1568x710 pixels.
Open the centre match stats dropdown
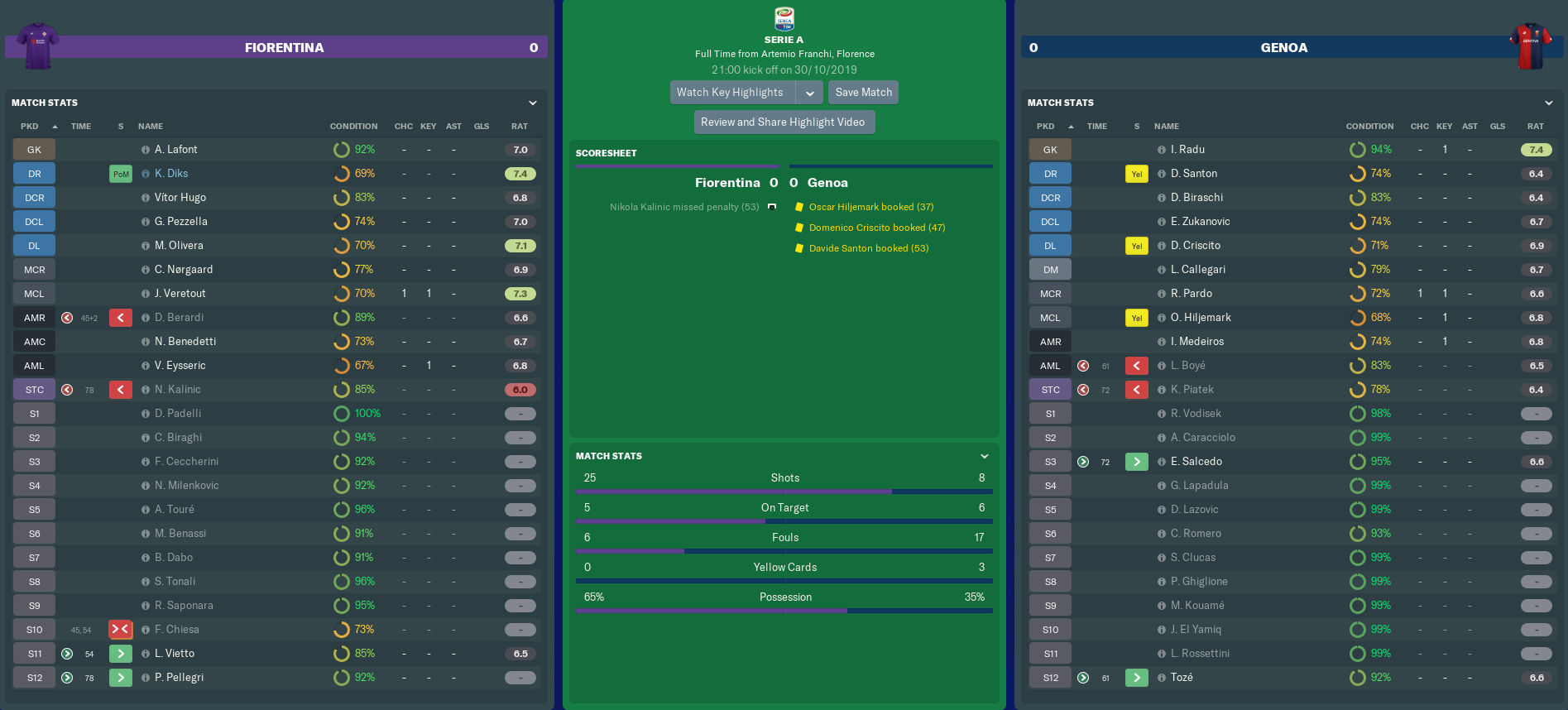(x=985, y=456)
